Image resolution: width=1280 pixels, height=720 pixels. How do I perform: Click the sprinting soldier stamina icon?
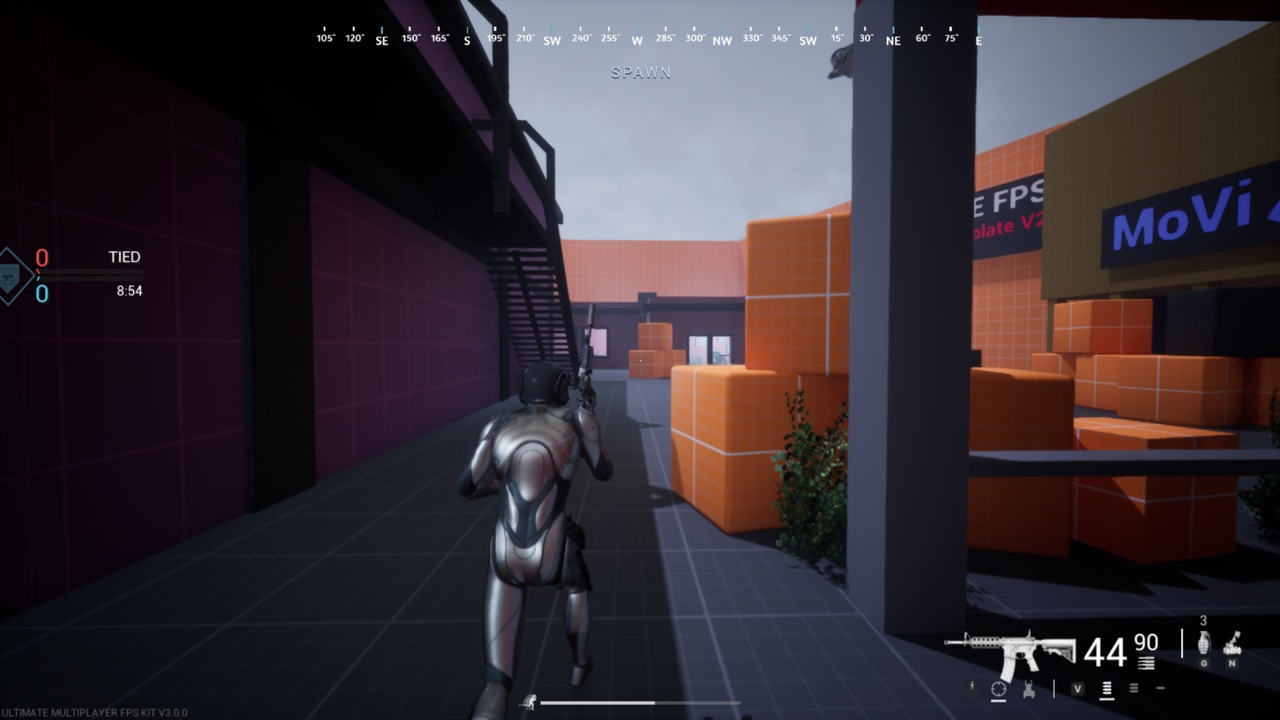click(529, 702)
